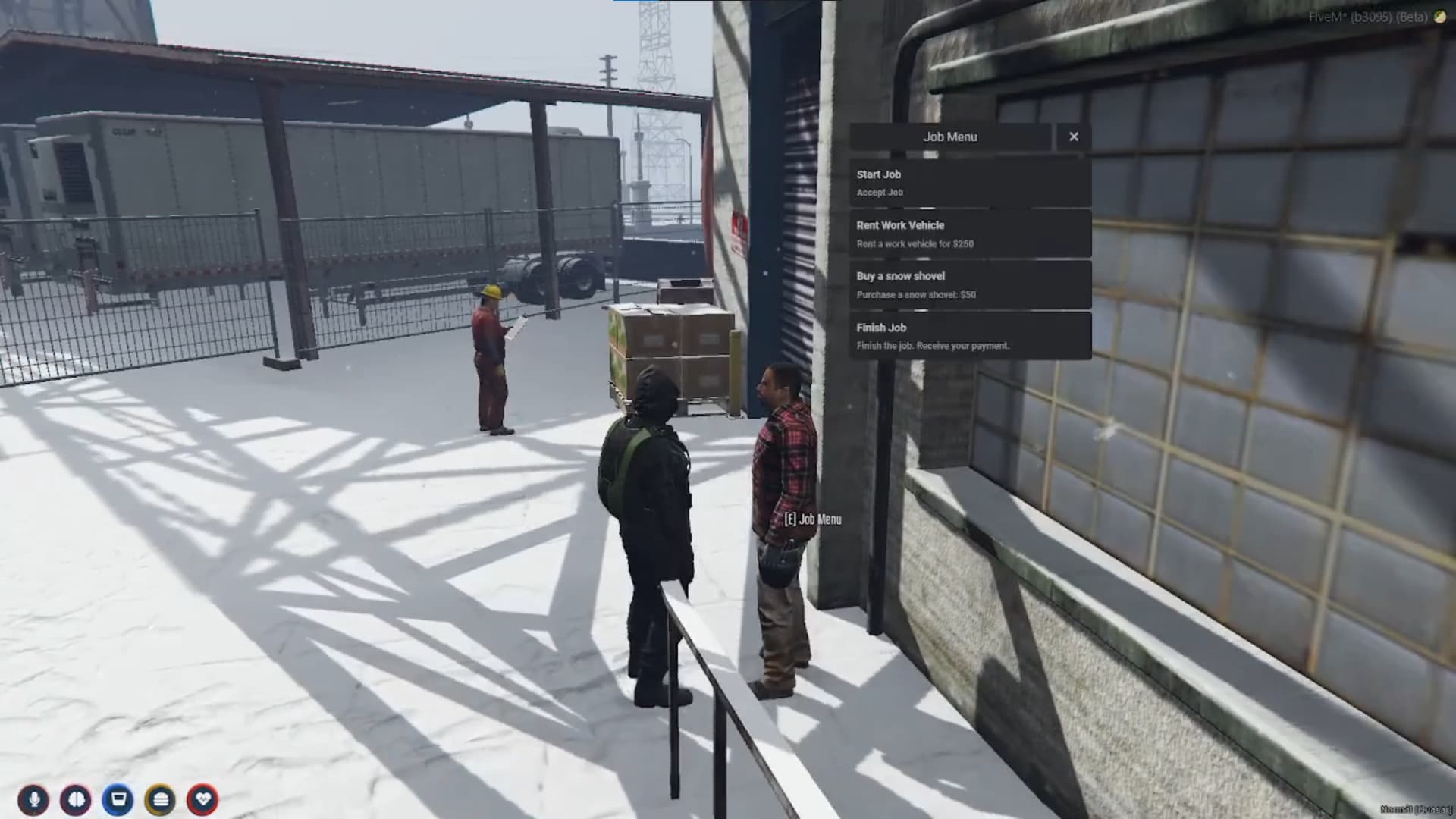Click the Job Menu title header

tap(950, 136)
